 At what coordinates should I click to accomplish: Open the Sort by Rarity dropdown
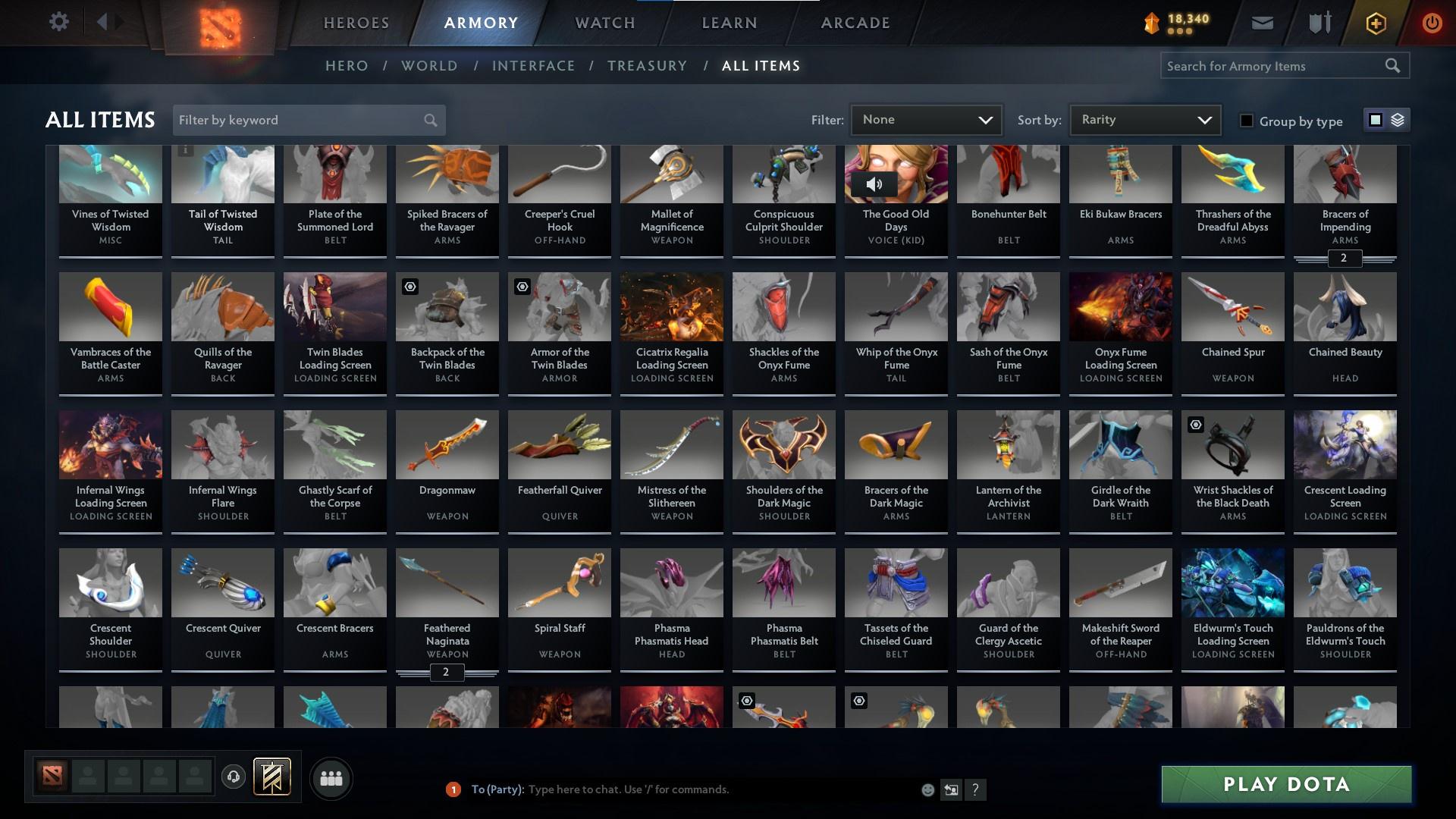click(1144, 119)
